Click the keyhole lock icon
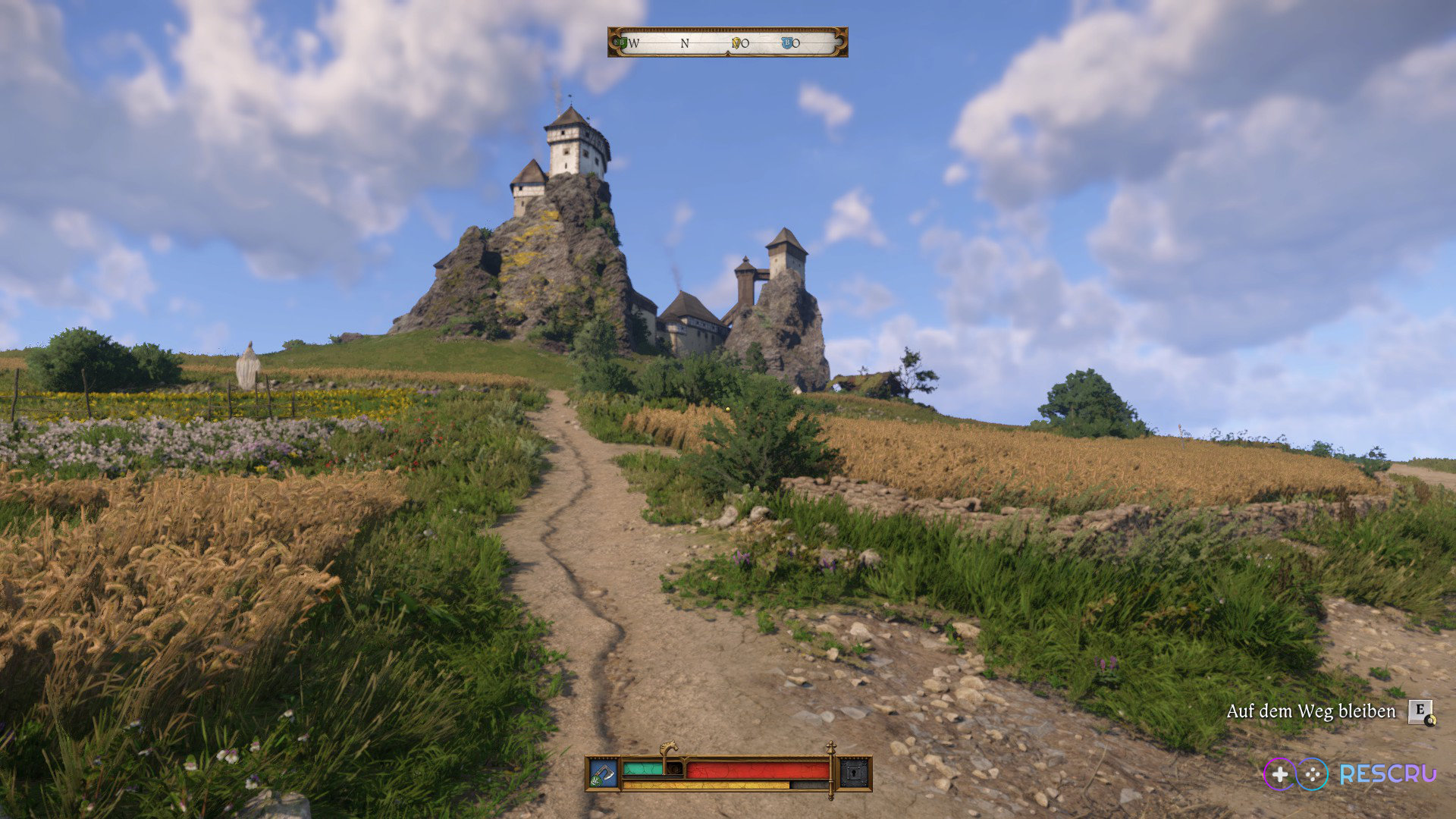Viewport: 1456px width, 819px height. (x=855, y=773)
